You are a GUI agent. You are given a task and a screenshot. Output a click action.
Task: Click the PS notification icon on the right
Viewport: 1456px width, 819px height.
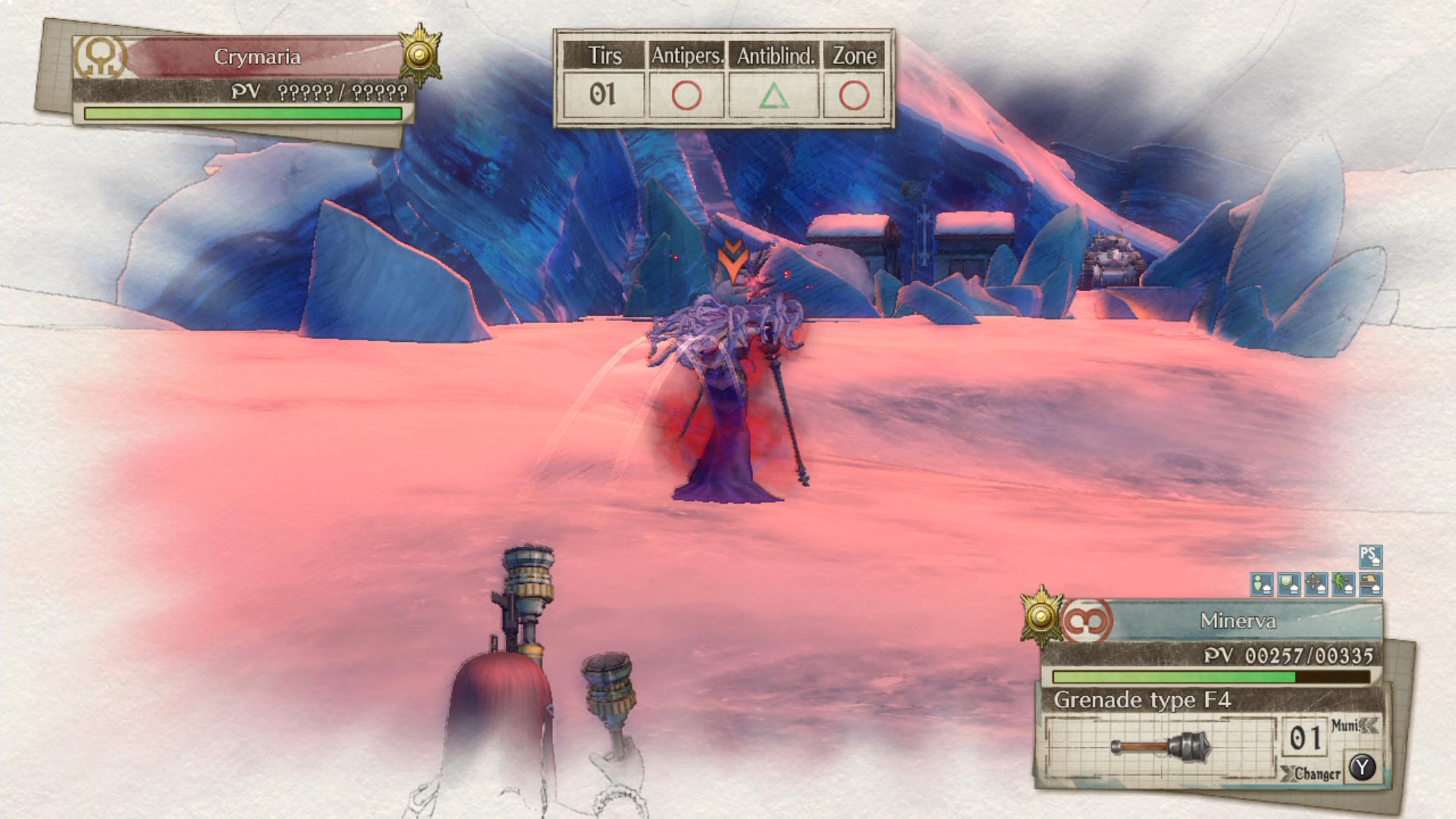point(1370,556)
